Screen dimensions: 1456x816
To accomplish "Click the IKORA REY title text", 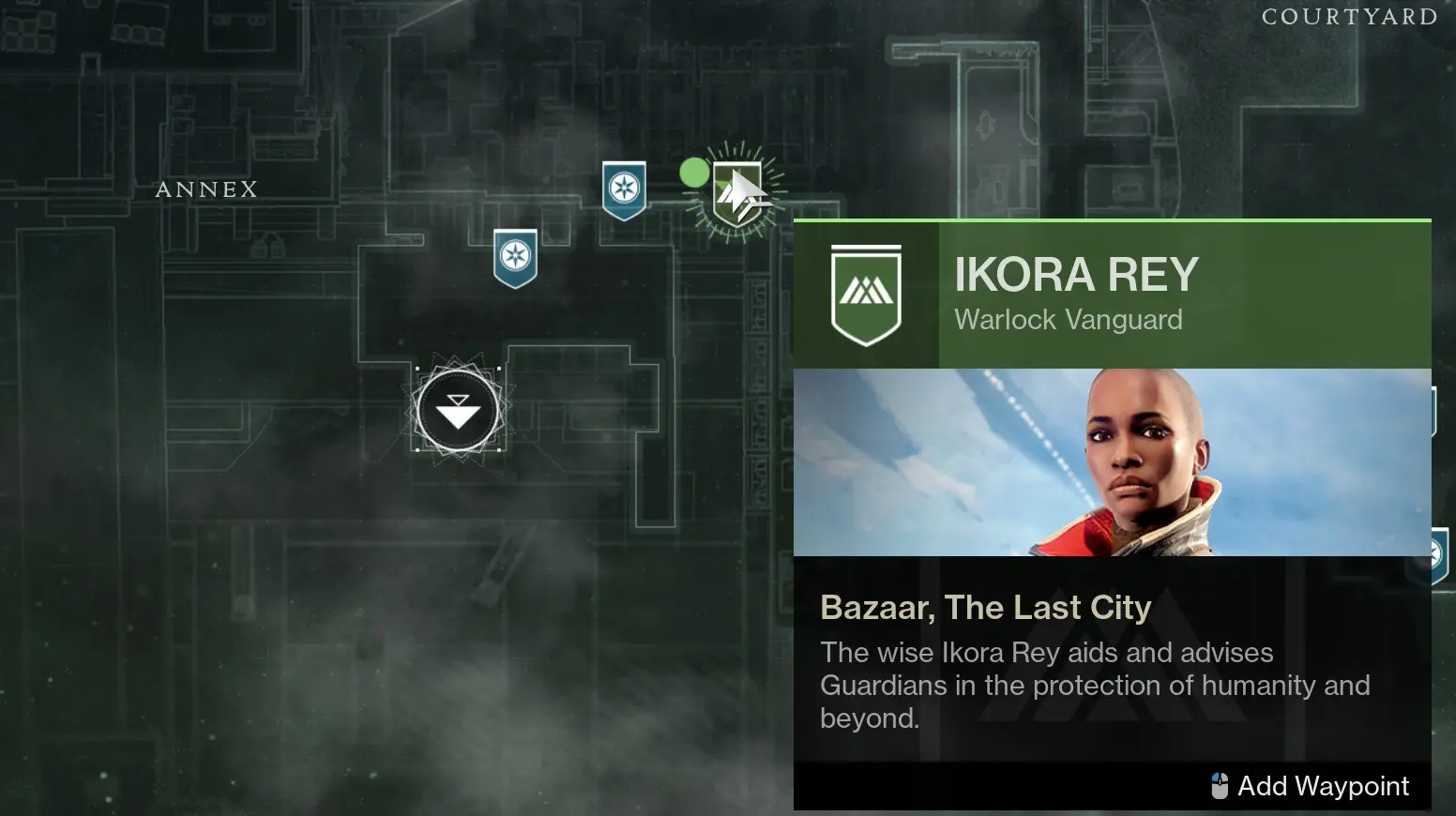I will [x=1075, y=274].
